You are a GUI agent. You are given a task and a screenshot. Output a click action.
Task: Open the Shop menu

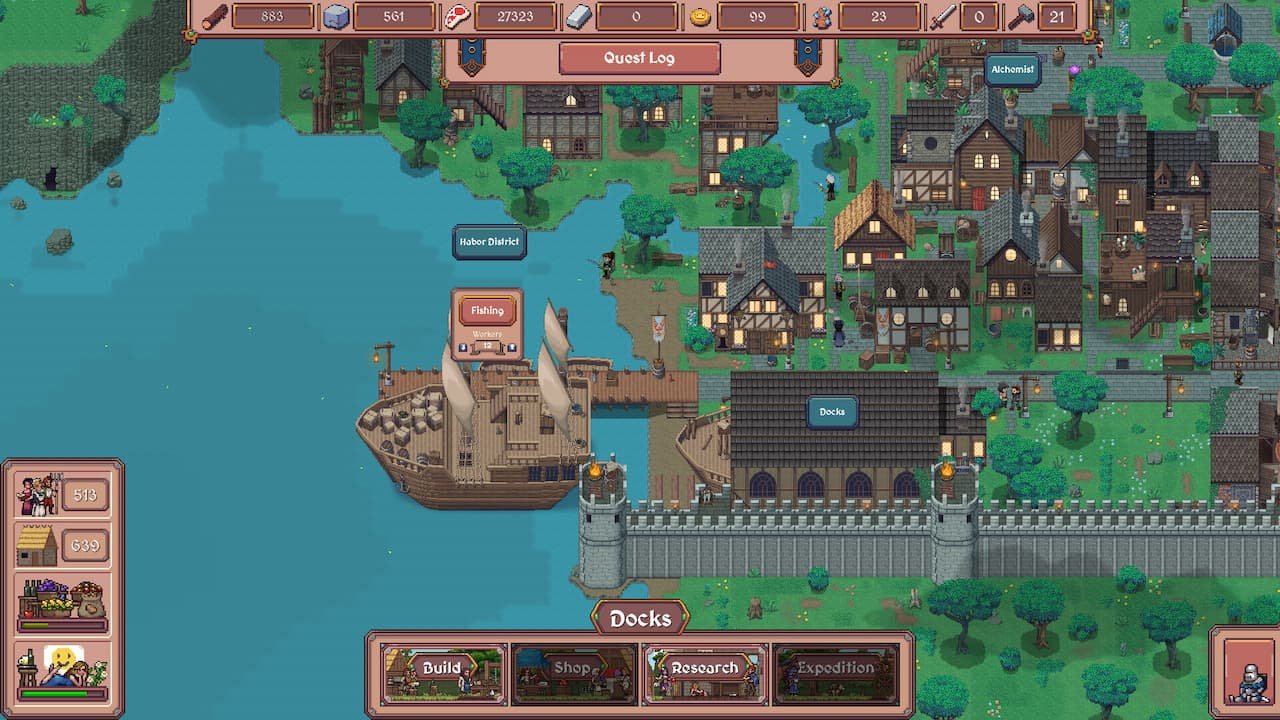(573, 669)
